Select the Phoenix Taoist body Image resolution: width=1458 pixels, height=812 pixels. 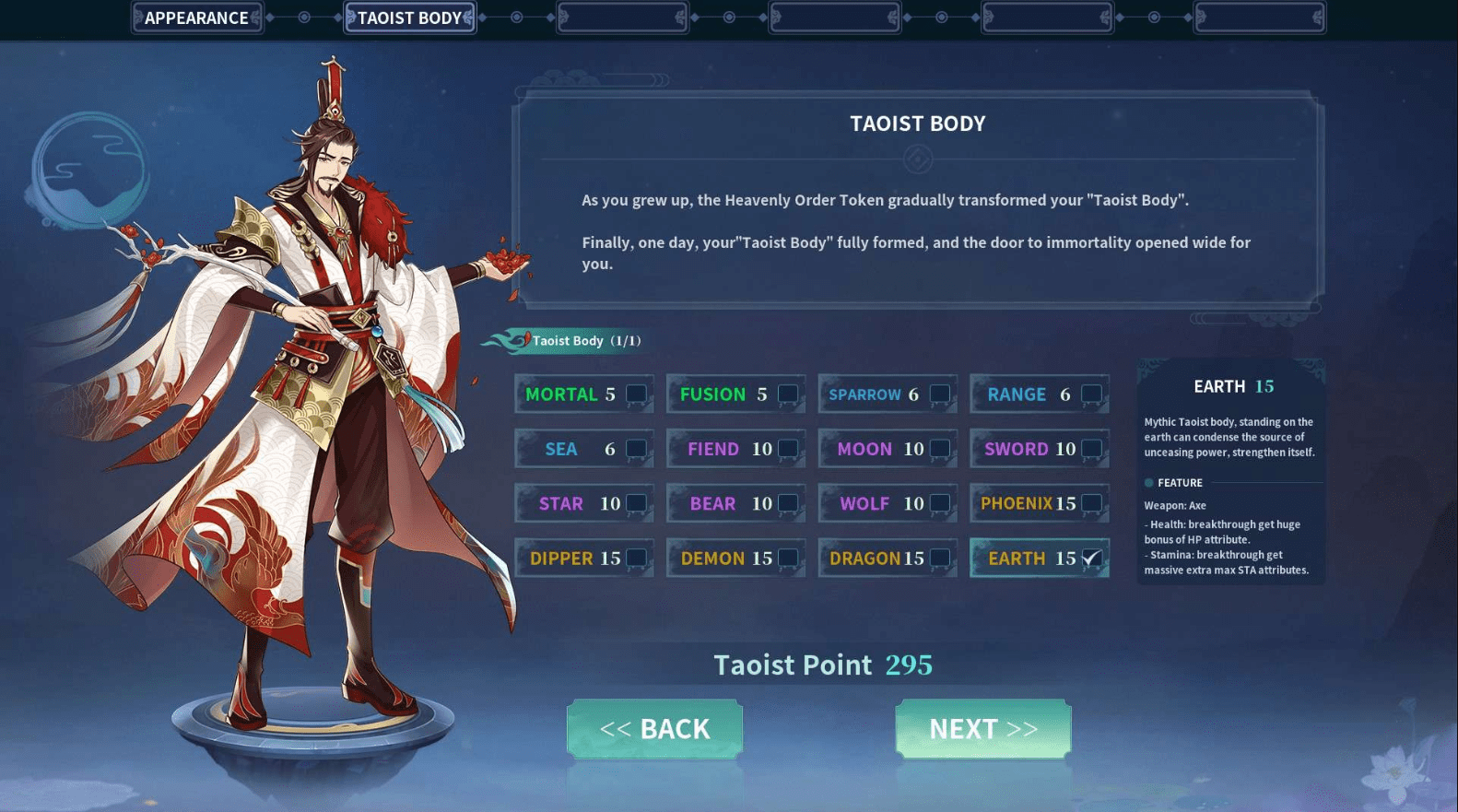coord(1091,503)
